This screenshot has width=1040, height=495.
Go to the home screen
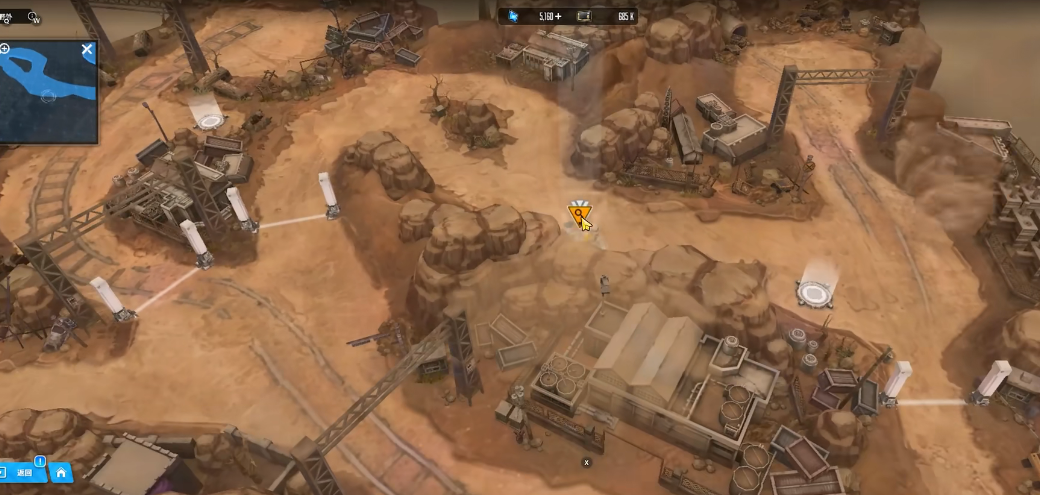(61, 473)
